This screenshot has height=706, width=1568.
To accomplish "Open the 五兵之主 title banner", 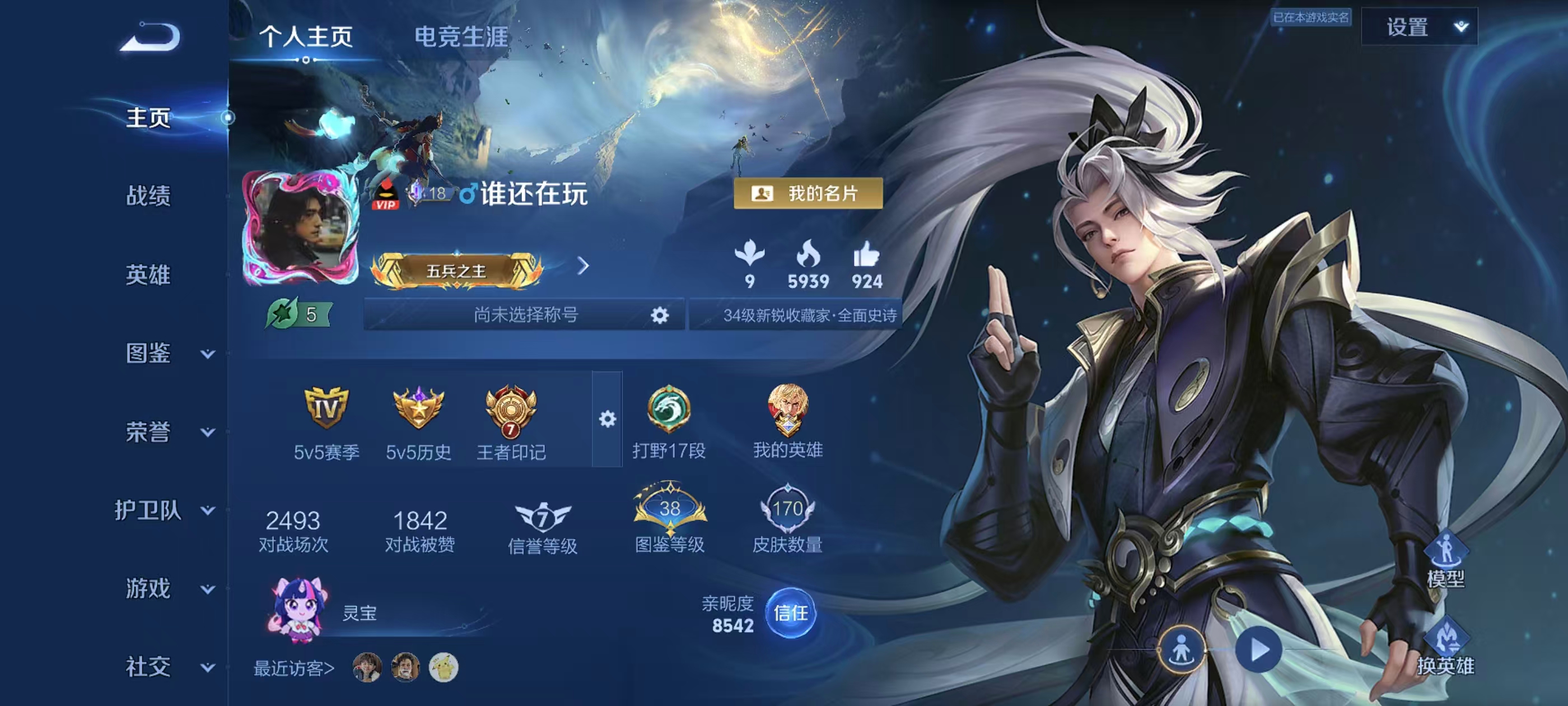I will pos(456,271).
